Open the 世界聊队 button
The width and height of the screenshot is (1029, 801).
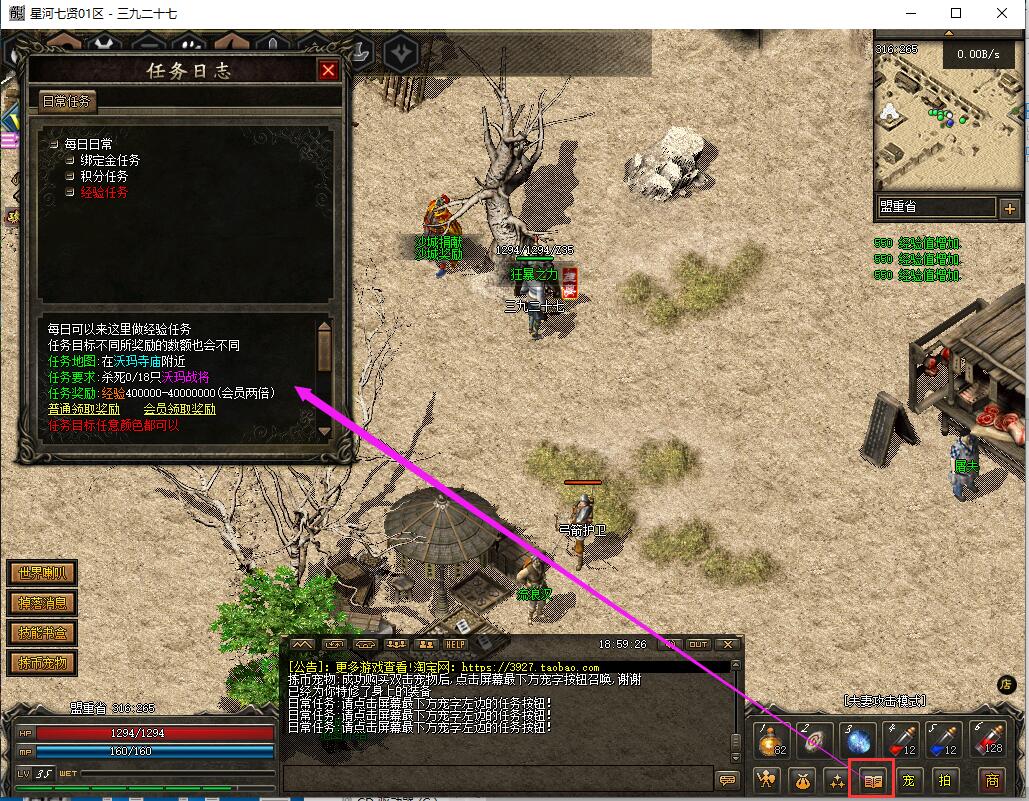click(42, 574)
